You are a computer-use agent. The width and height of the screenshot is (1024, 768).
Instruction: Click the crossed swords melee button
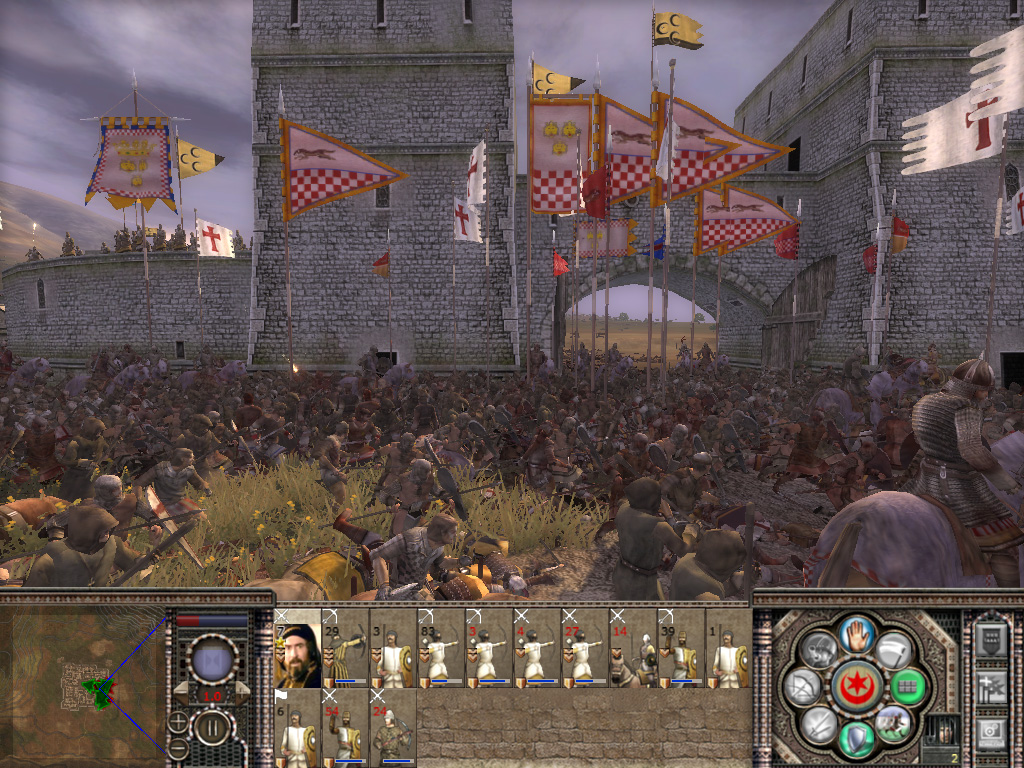[x=818, y=722]
